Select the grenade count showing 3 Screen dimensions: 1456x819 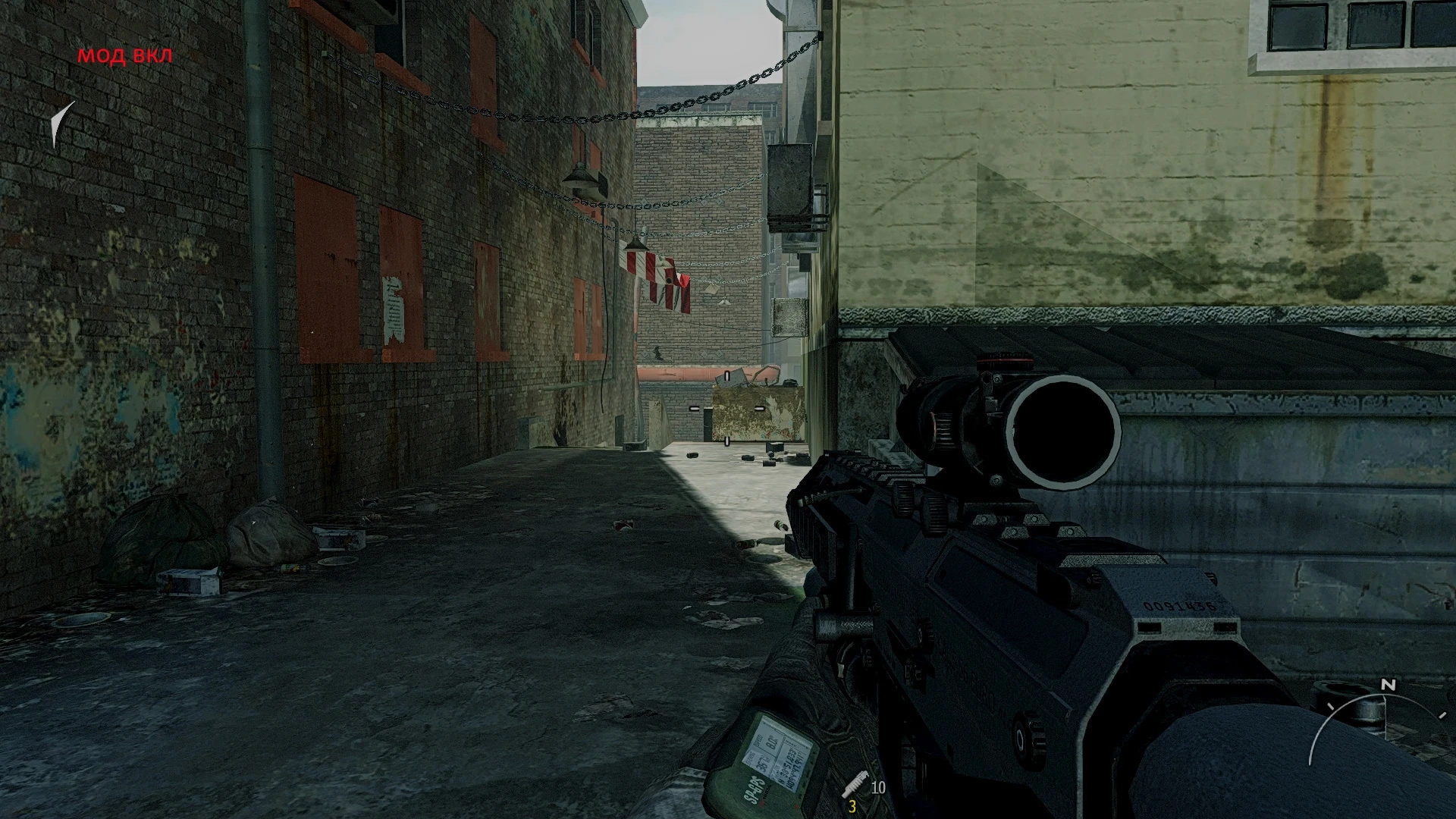click(x=853, y=806)
